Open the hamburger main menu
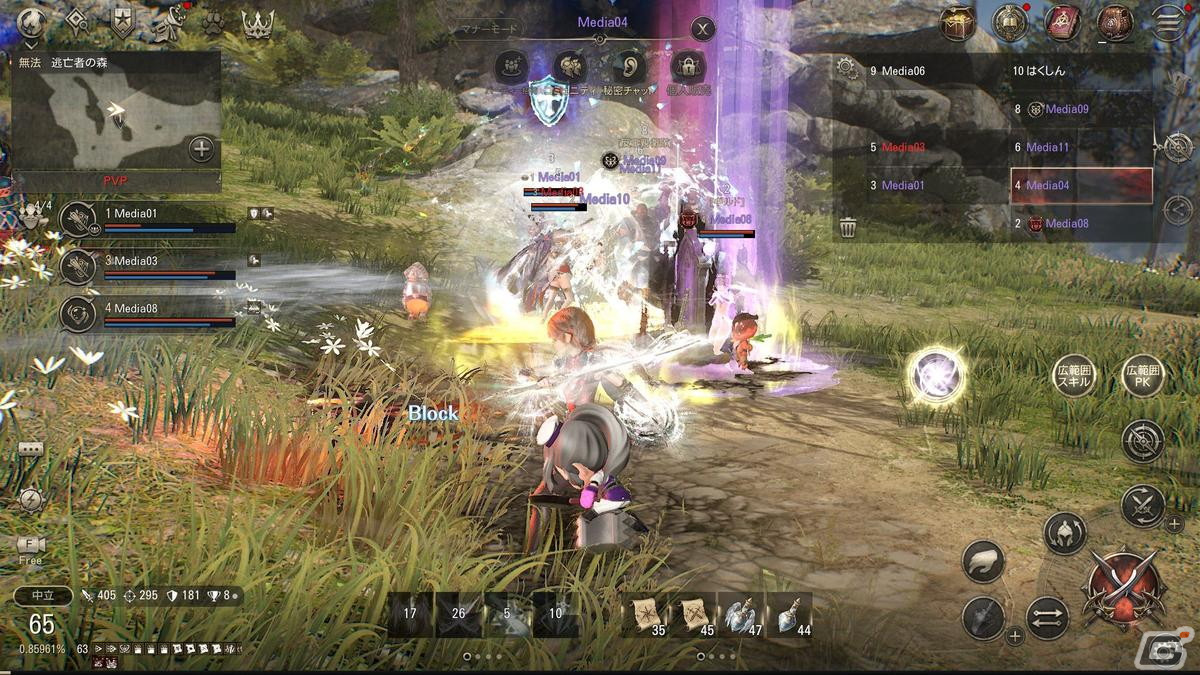Image resolution: width=1200 pixels, height=675 pixels. pyautogui.click(x=1166, y=22)
